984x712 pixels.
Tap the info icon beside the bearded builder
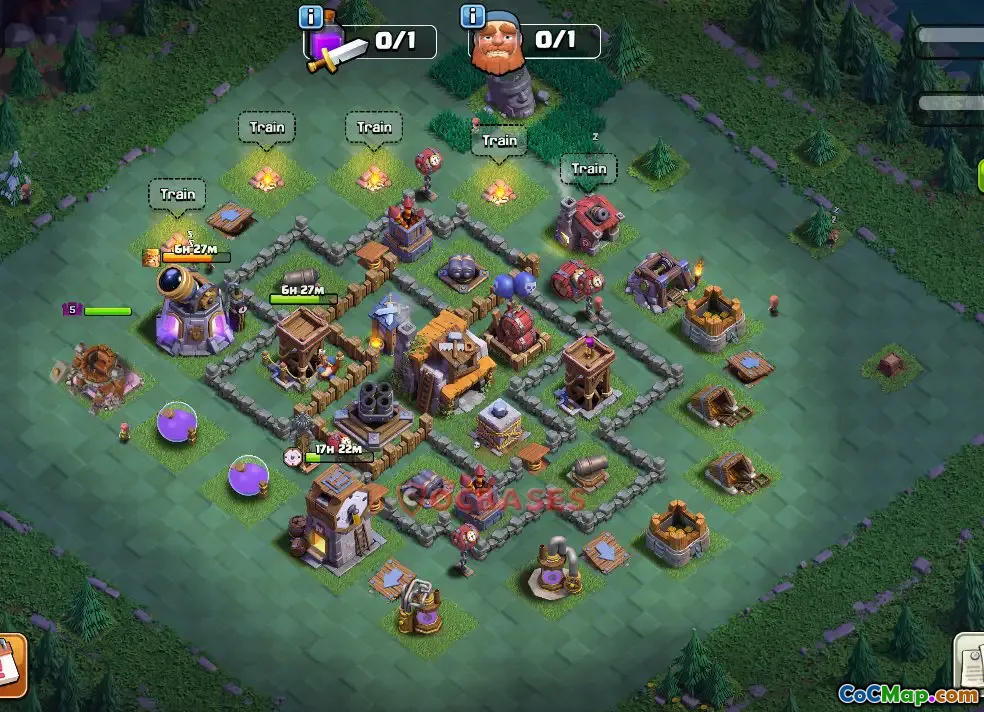472,17
